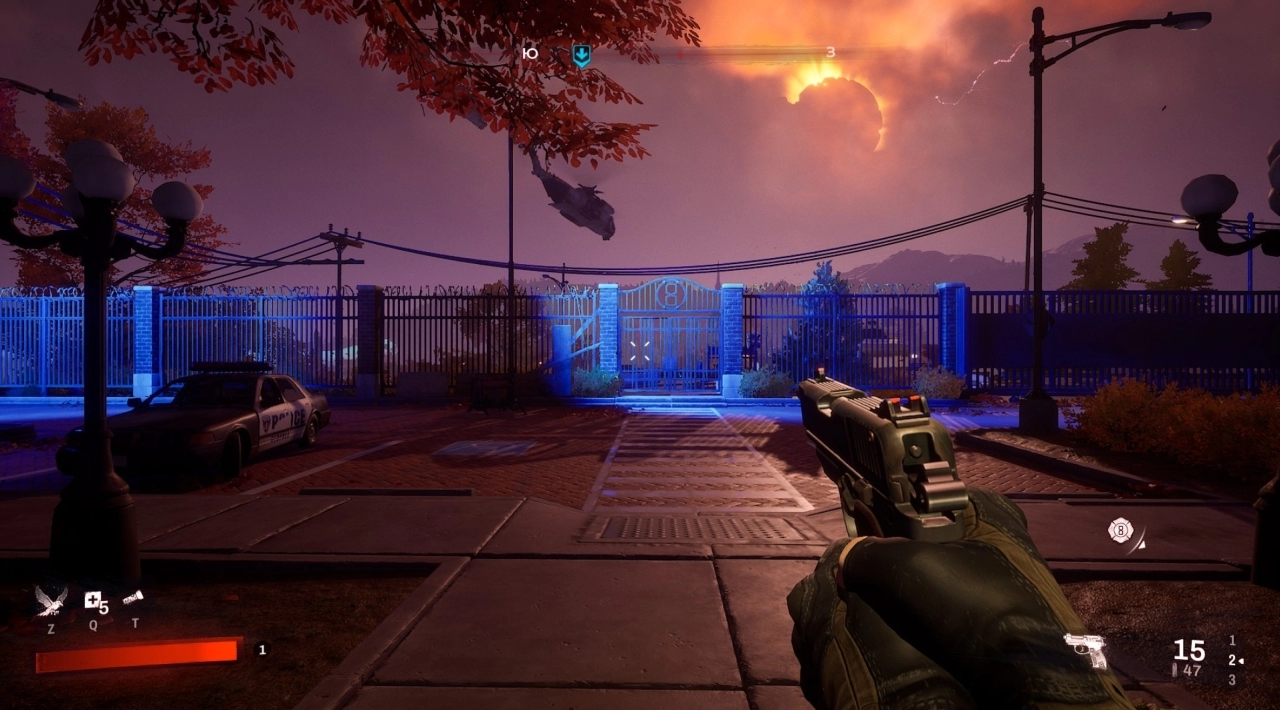This screenshot has width=1280, height=710.
Task: Select the active weapon slot 2
Action: [1232, 660]
